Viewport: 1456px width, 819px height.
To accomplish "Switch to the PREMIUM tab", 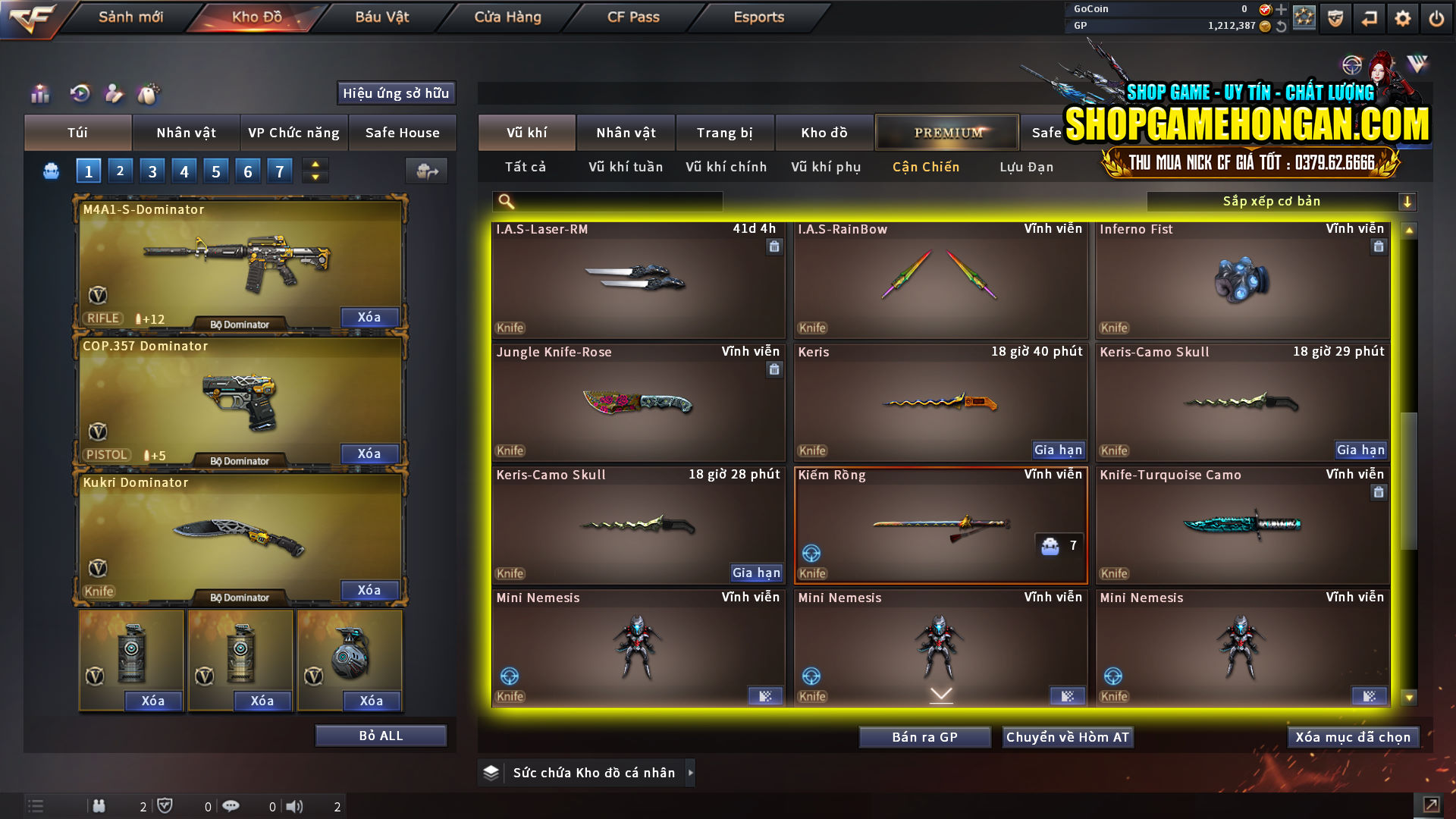I will 947,132.
